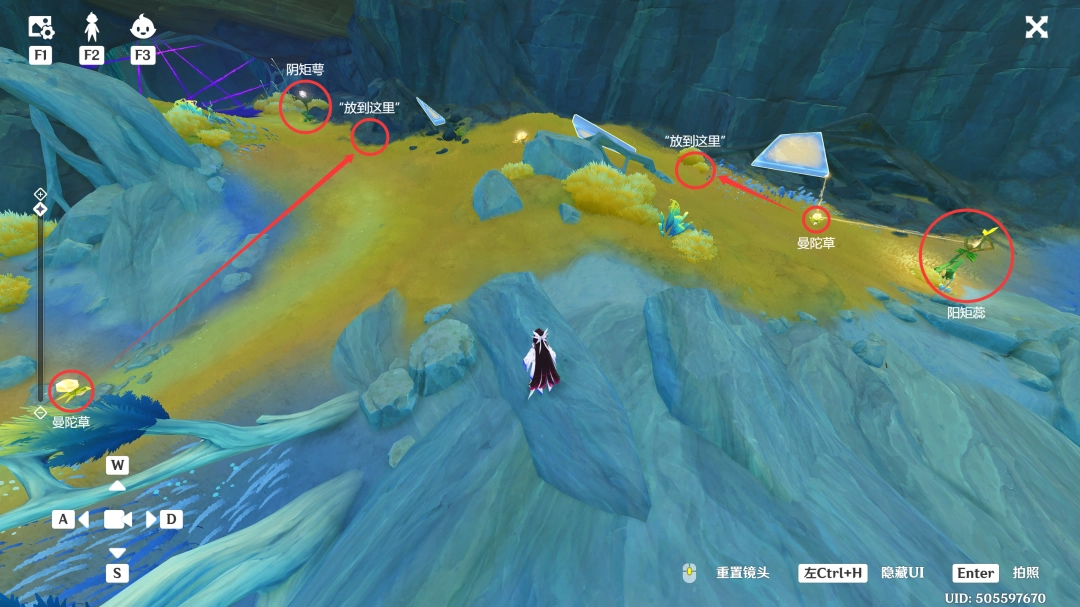This screenshot has width=1080, height=607.
Task: Click the minus icon below the zoom slider
Action: click(x=40, y=412)
